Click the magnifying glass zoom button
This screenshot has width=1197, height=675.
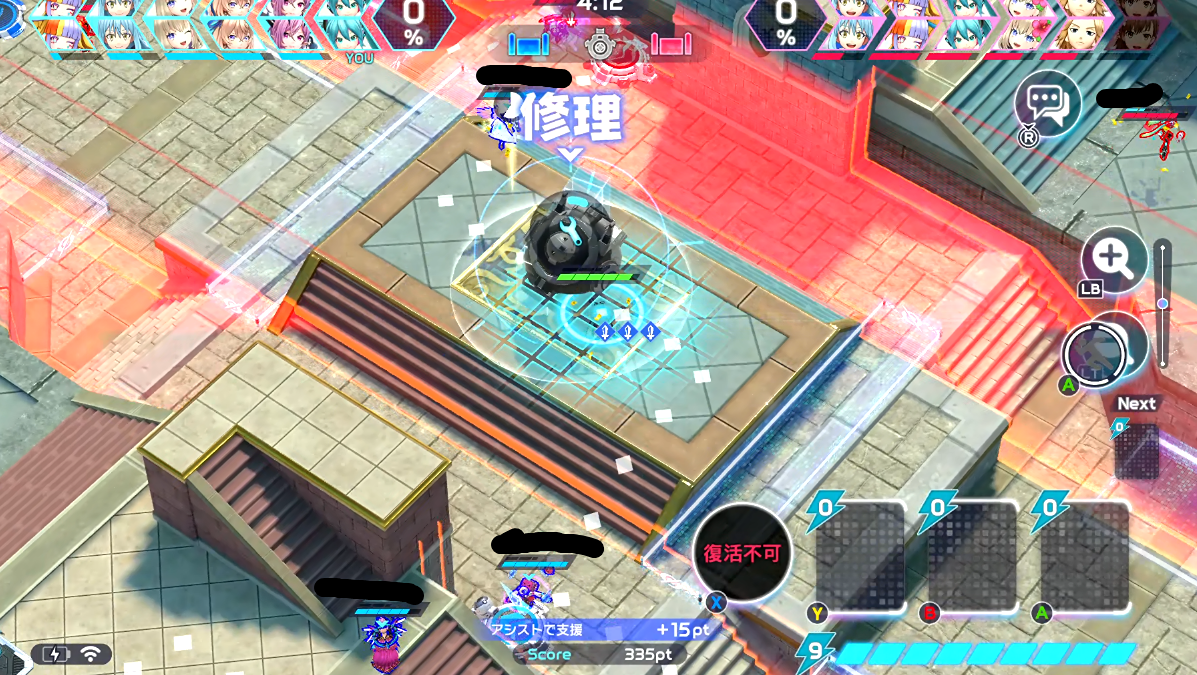(1113, 260)
